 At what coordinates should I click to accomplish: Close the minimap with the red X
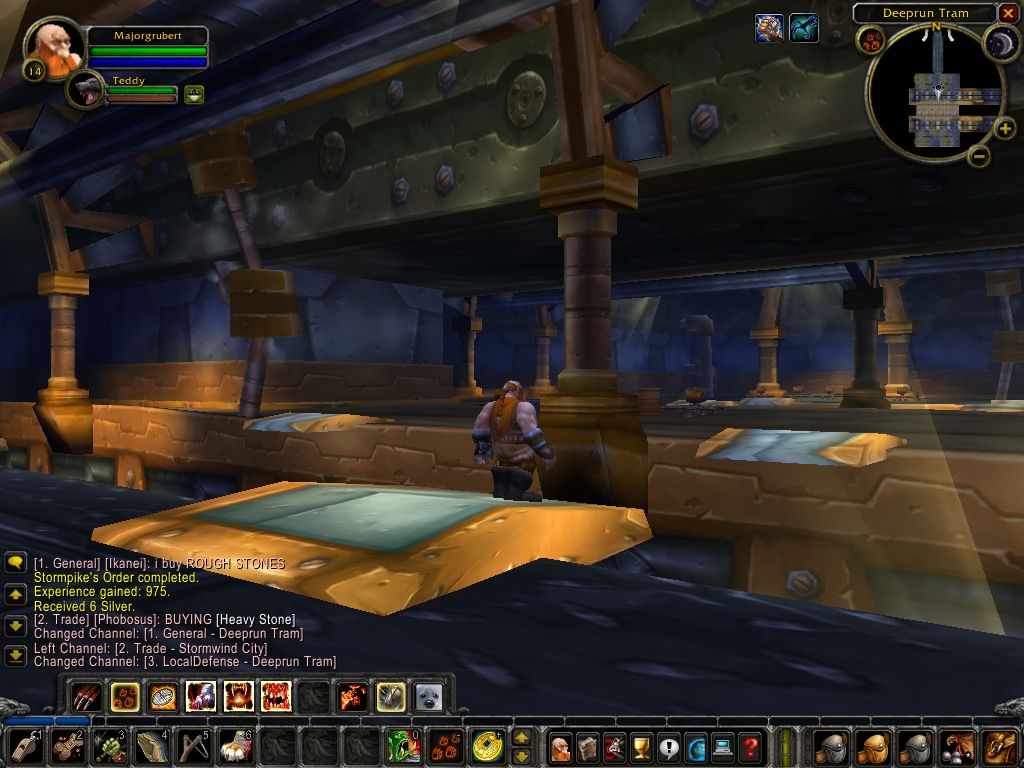pyautogui.click(x=1008, y=13)
